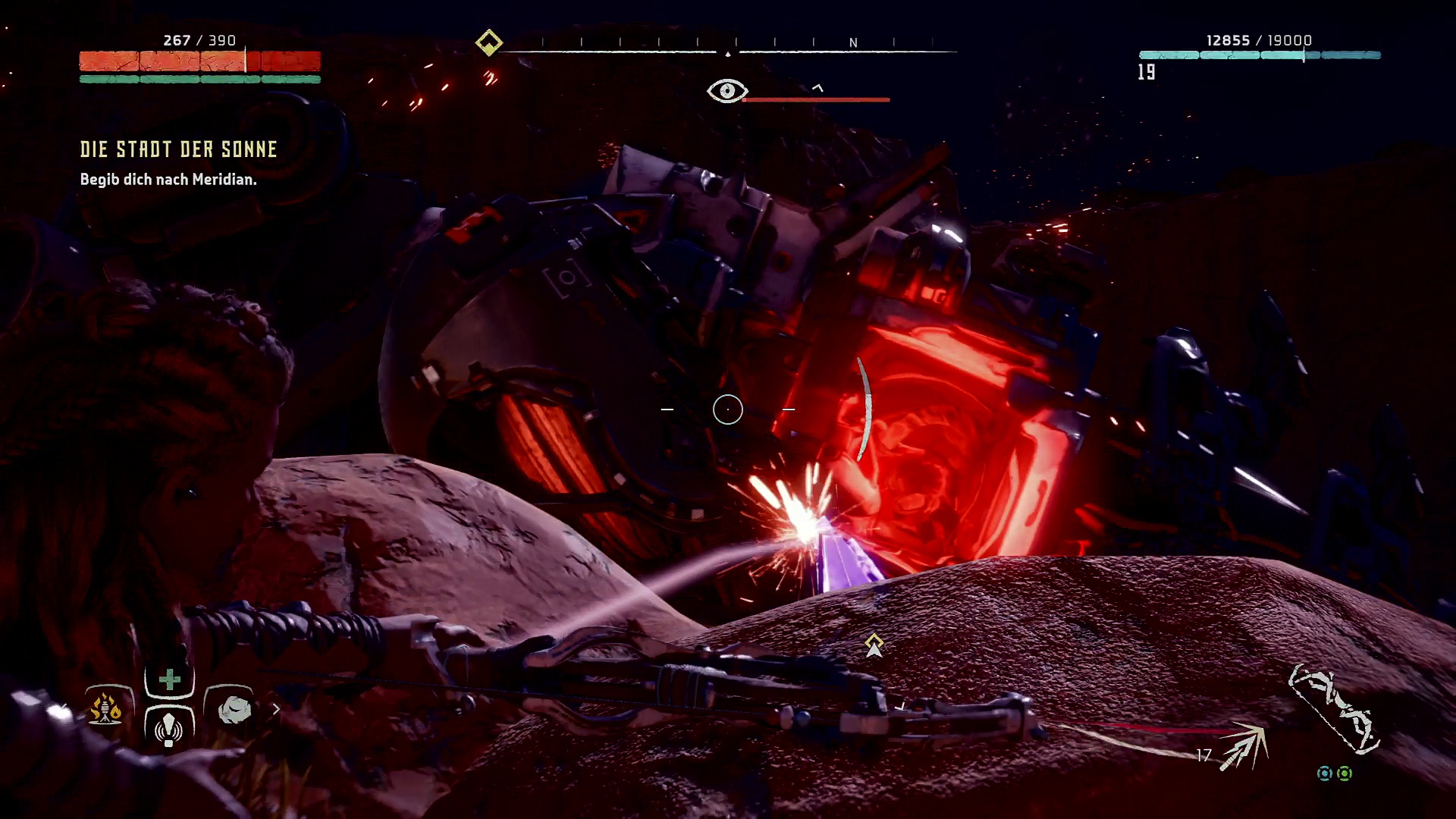Click the stealth eye detection icon
Viewport: 1456px width, 819px height.
point(726,92)
